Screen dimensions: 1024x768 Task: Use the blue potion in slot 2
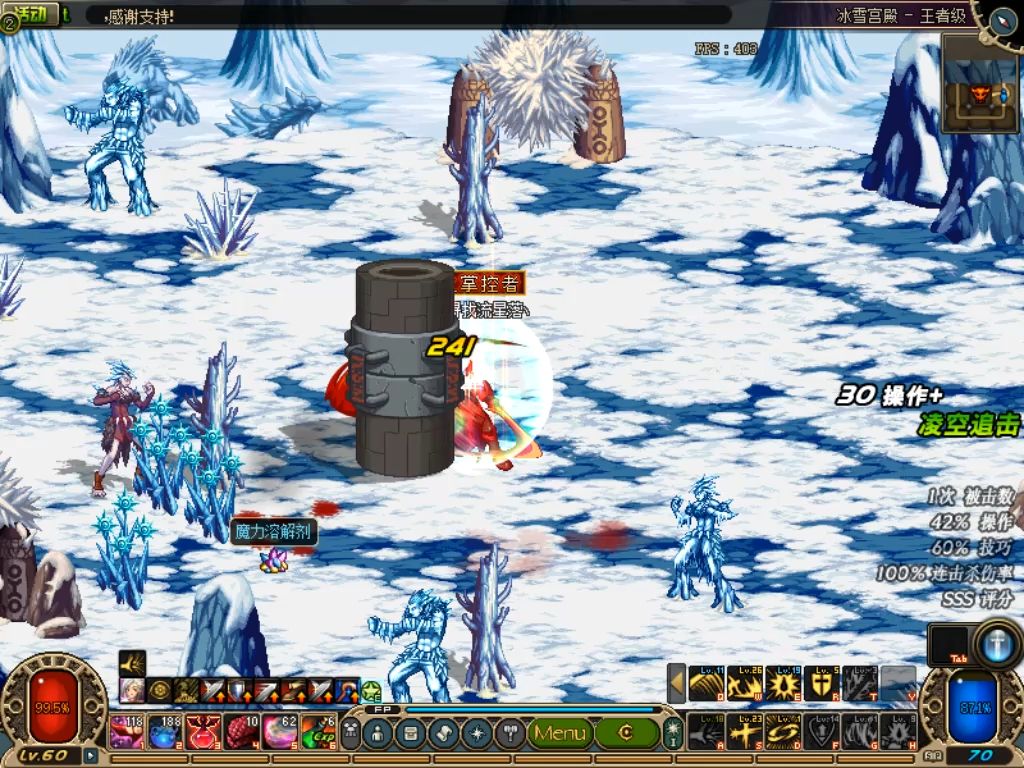click(x=165, y=732)
